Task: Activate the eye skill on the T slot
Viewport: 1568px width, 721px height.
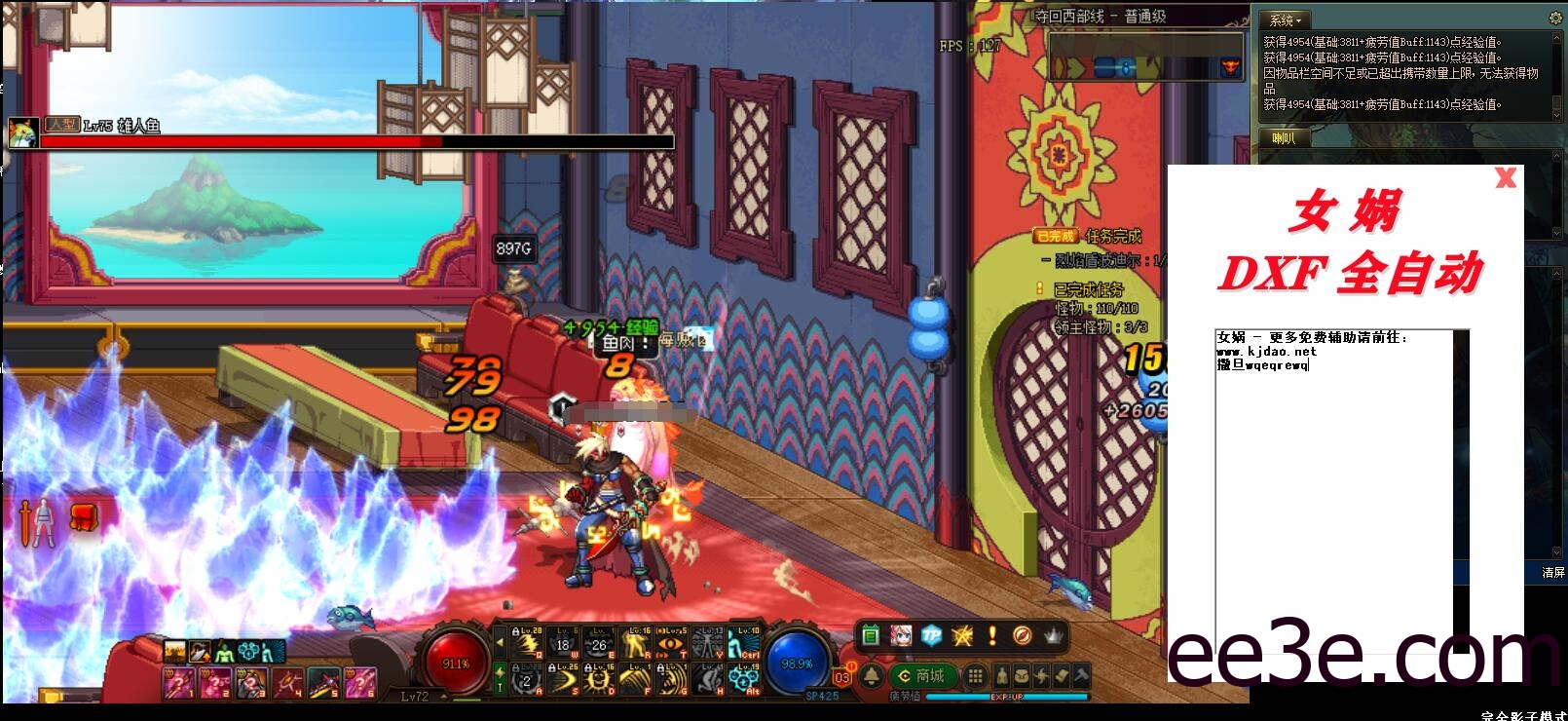Action: click(670, 644)
